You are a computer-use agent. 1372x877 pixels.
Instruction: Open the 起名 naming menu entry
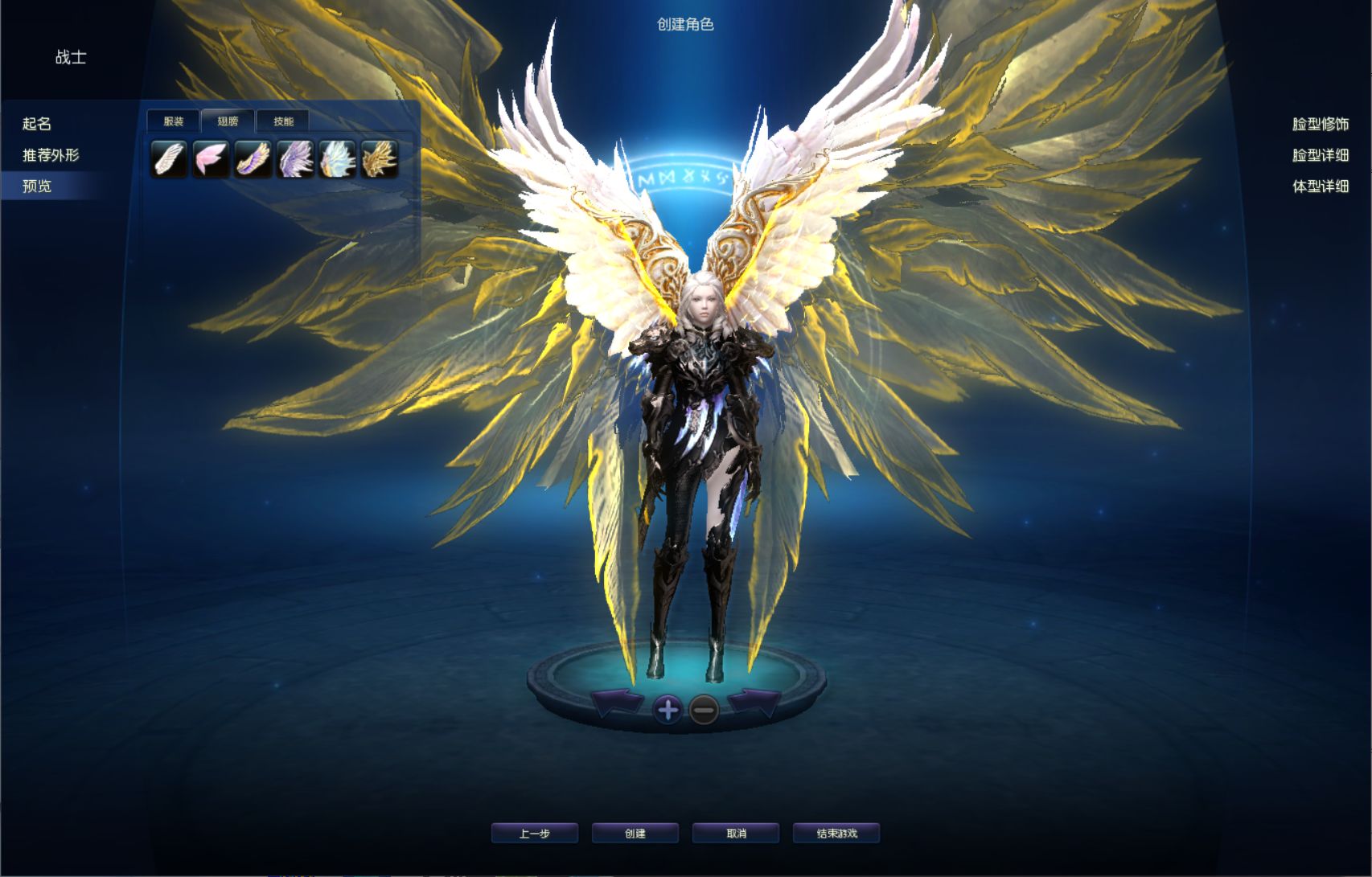click(x=37, y=124)
